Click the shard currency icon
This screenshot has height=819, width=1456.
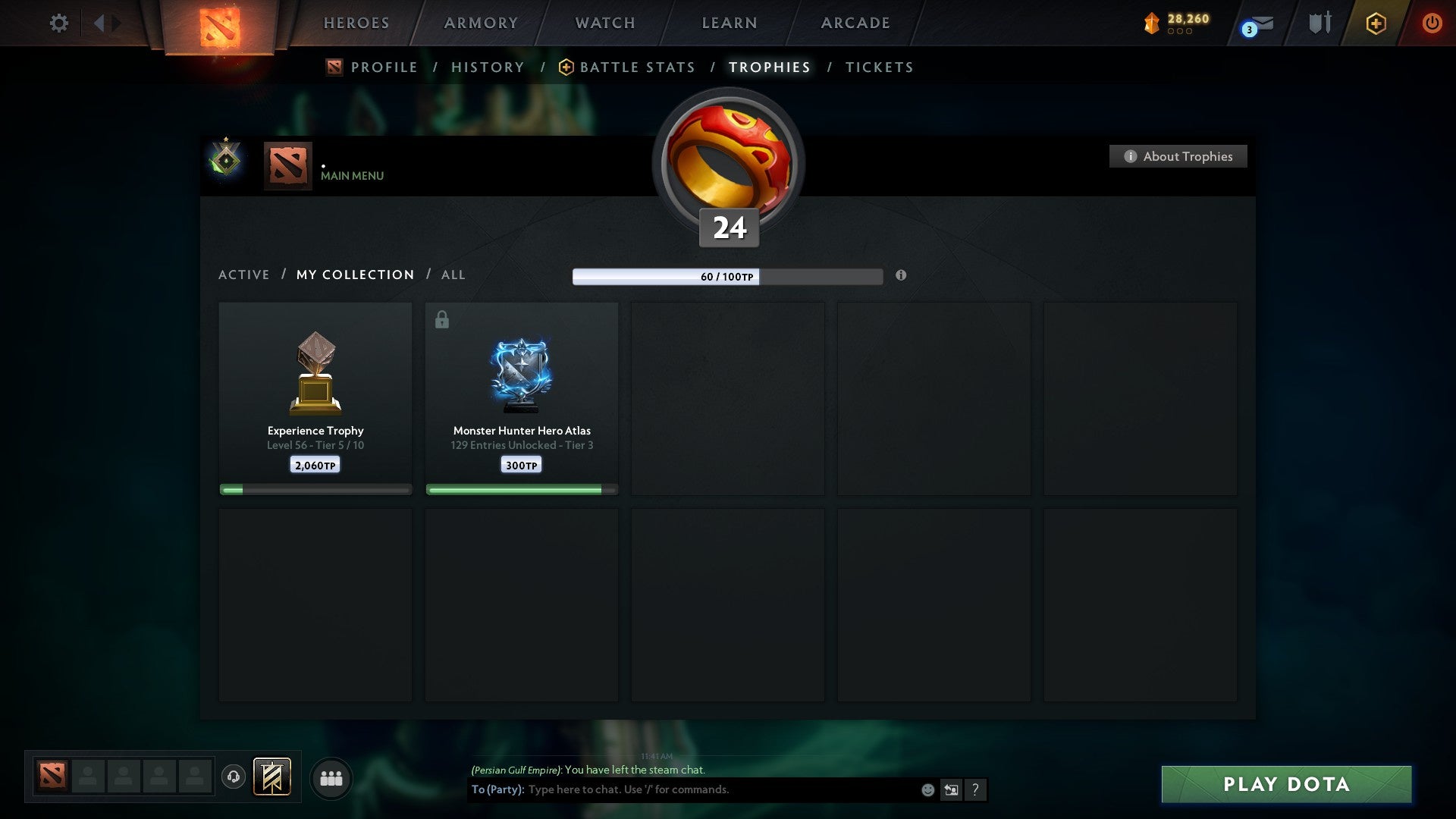coord(1151,23)
